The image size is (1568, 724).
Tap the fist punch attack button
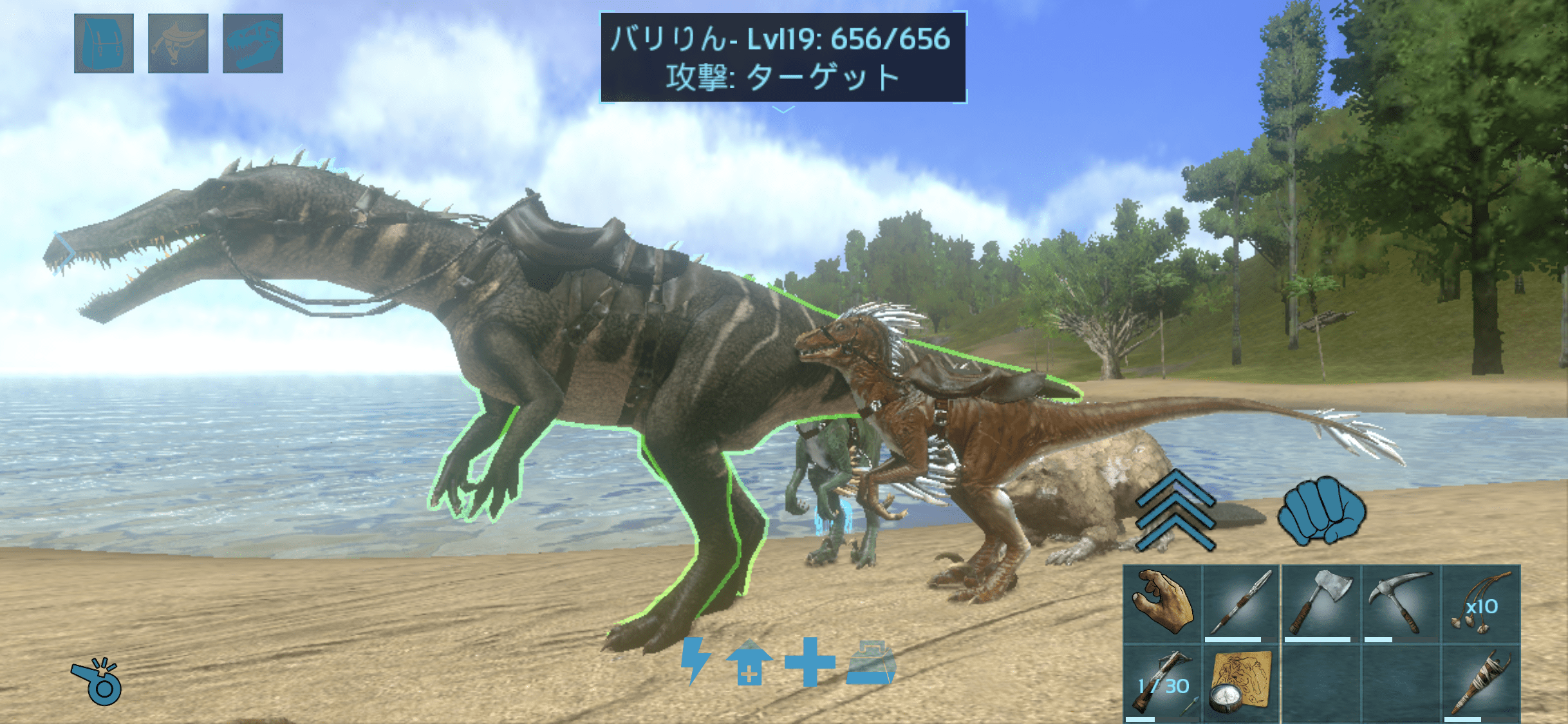(1321, 512)
